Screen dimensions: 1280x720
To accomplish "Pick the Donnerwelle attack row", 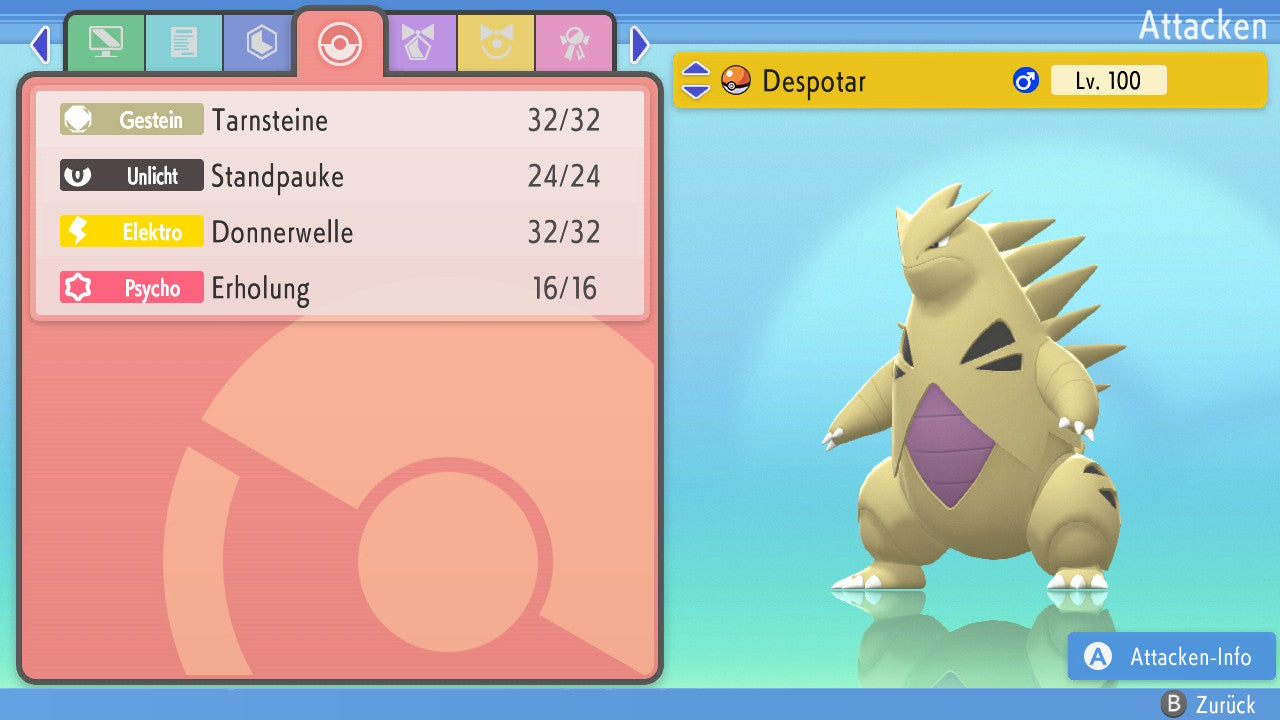I will (x=340, y=232).
